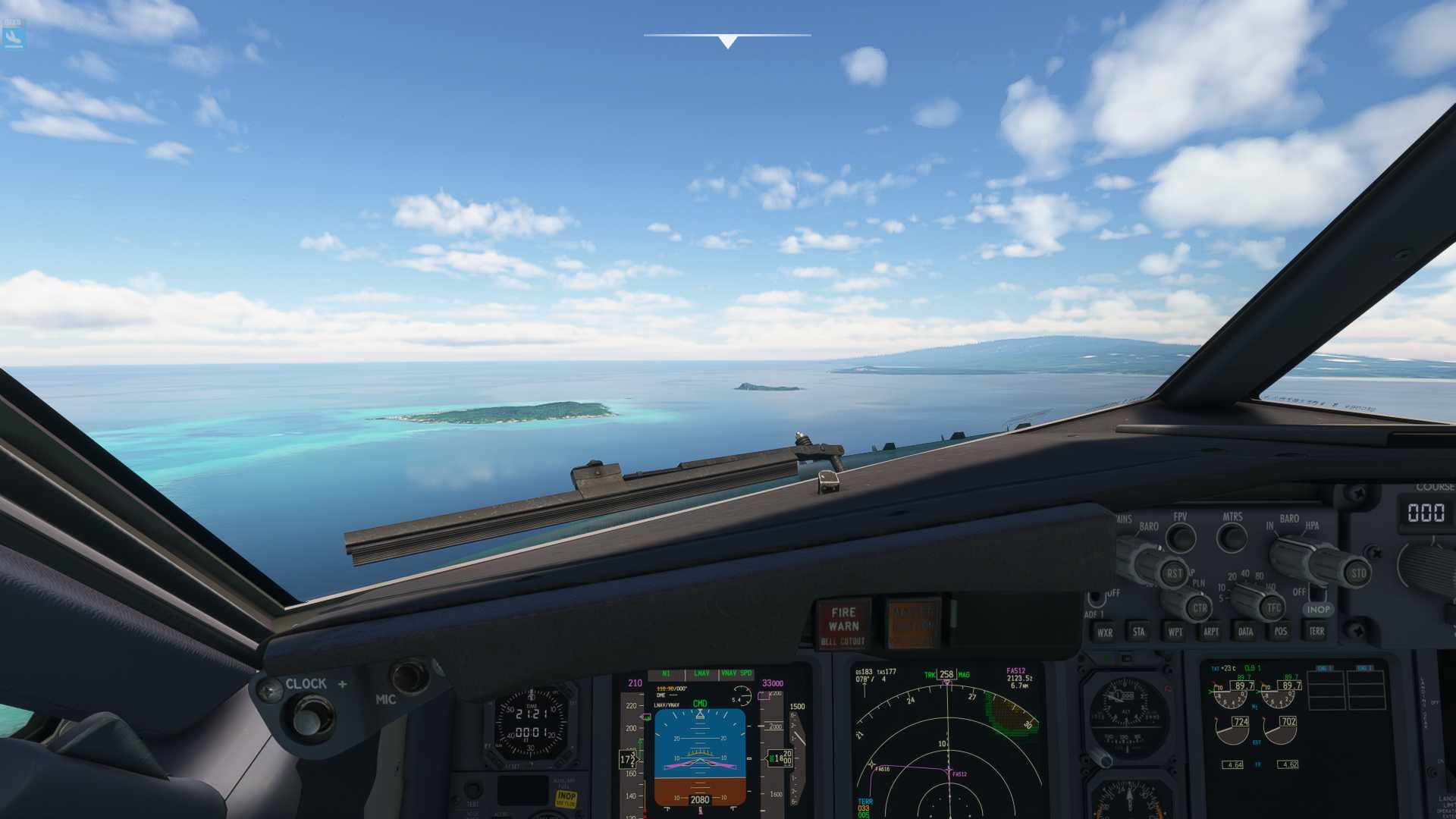Toggle the ARPT airports map button
1456x819 pixels.
point(1211,632)
